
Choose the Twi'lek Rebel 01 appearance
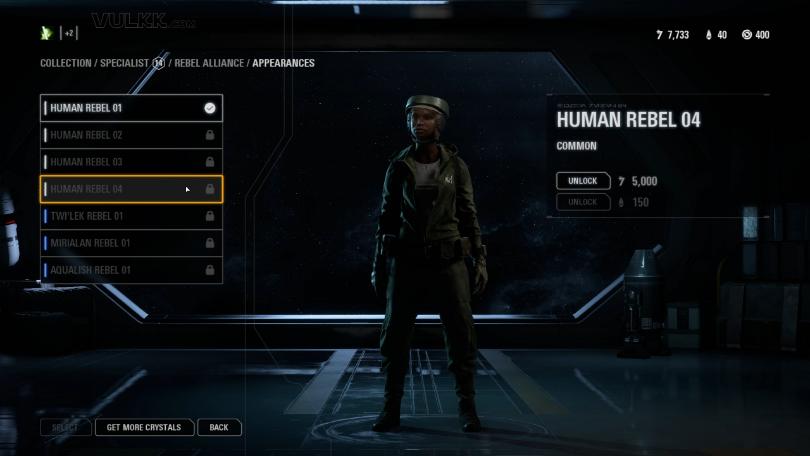click(130, 216)
